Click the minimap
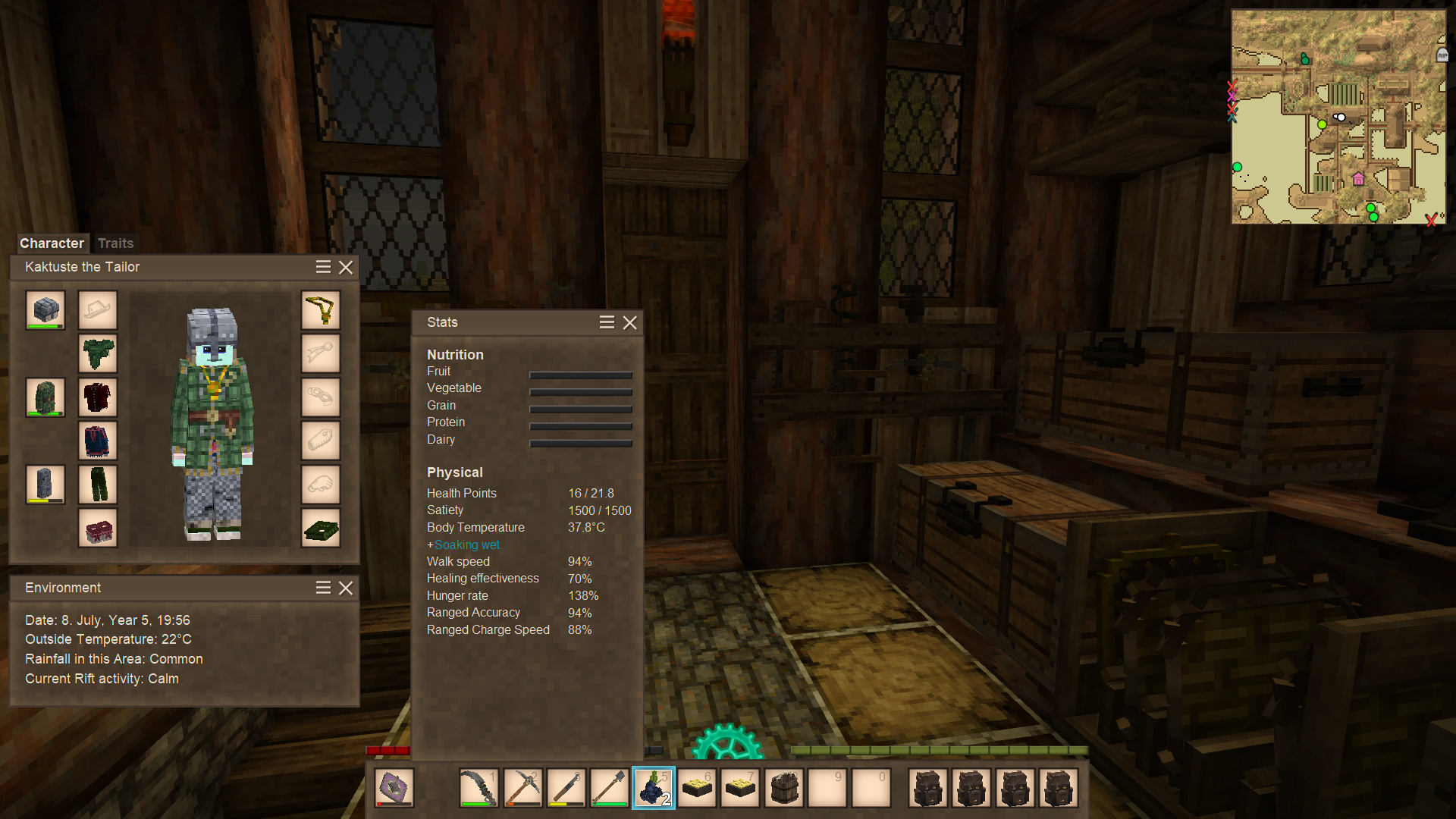The width and height of the screenshot is (1456, 819). coord(1338,117)
